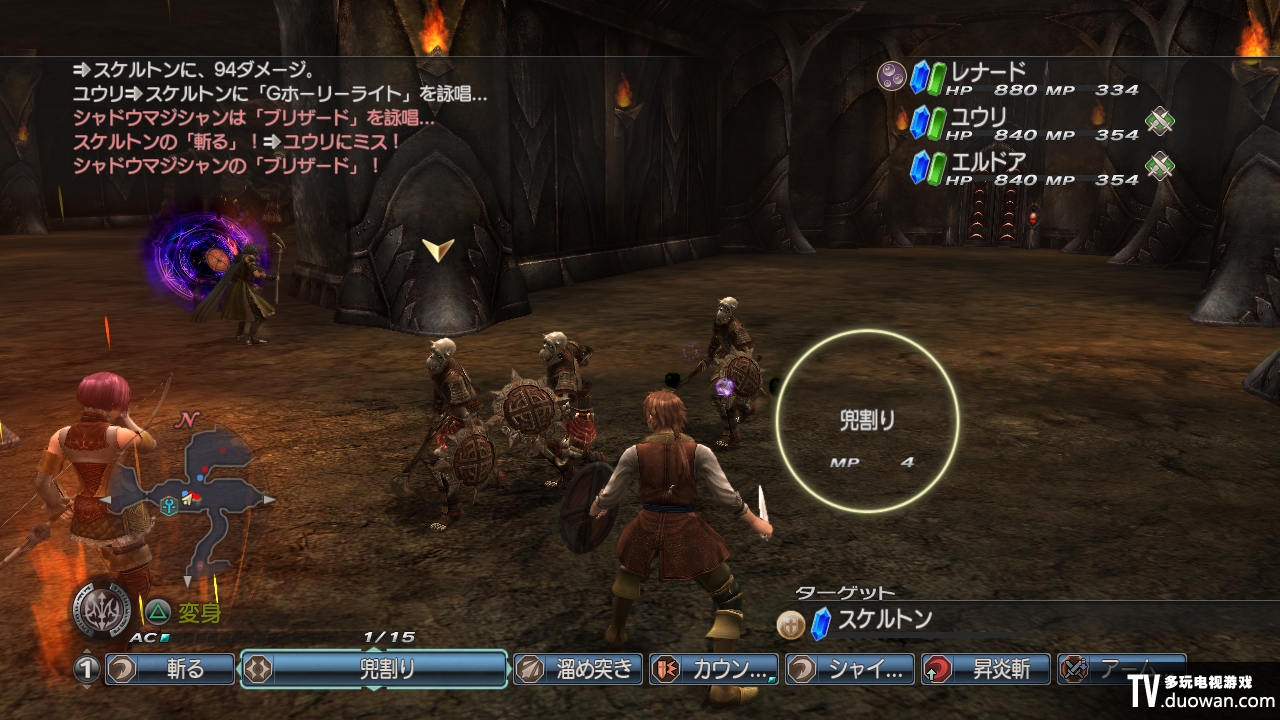Image resolution: width=1280 pixels, height=720 pixels.
Task: Click the duowan.com TV watermark
Action: click(1202, 690)
